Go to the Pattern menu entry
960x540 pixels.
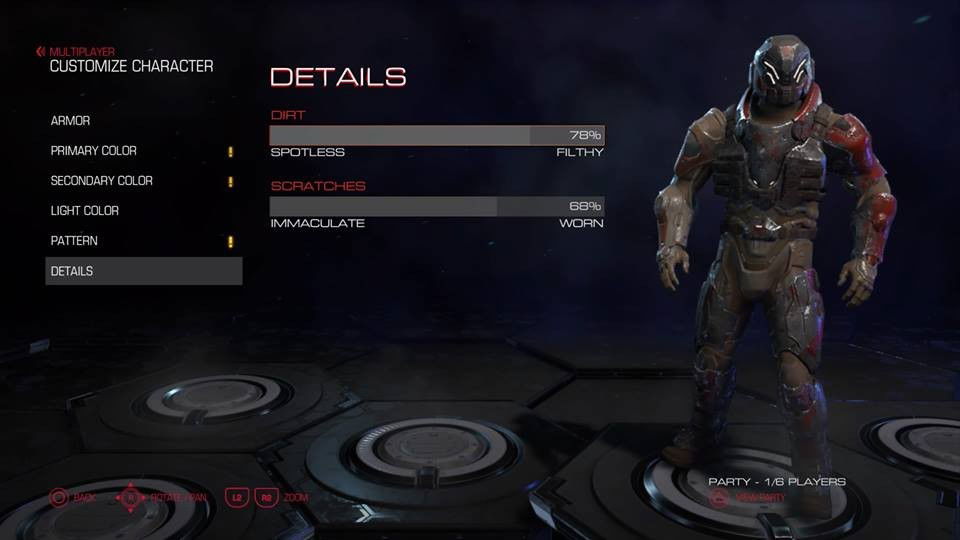(x=74, y=241)
